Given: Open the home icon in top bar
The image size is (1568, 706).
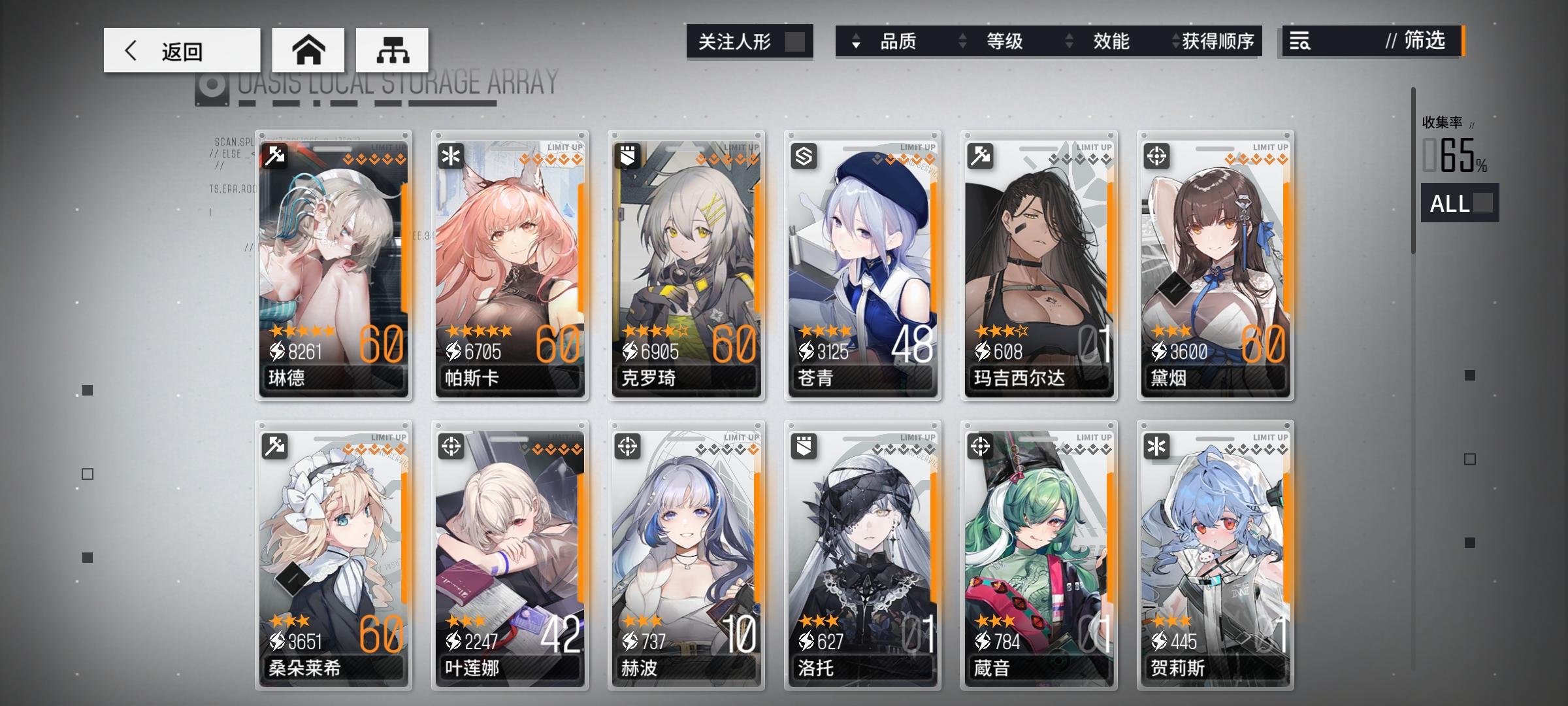Looking at the screenshot, I should [308, 50].
